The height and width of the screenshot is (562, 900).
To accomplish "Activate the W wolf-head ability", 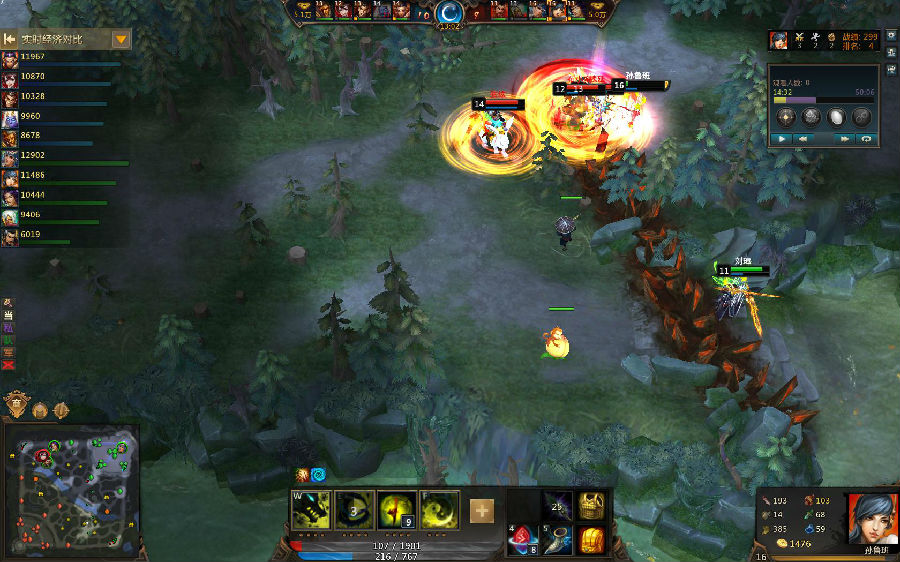I will pyautogui.click(x=310, y=510).
